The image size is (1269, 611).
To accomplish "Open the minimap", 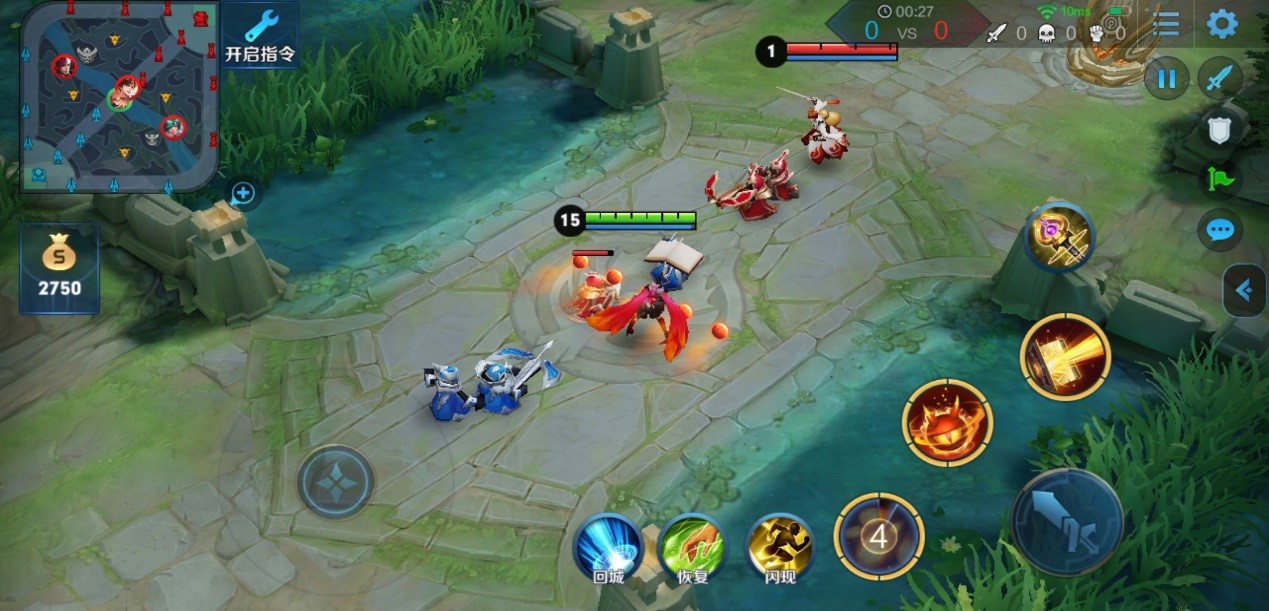I will (118, 97).
